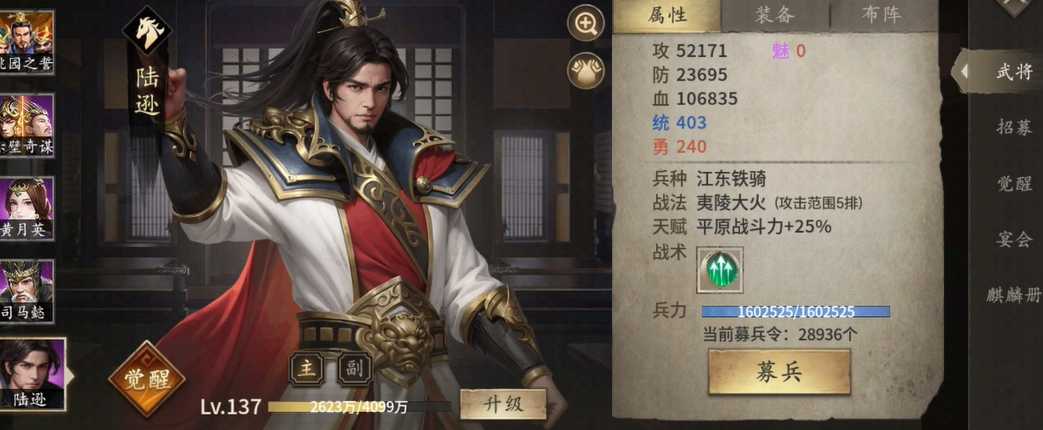Open the 赤壁奇谋 general group
Screen dimensions: 1043x430
(x=26, y=123)
